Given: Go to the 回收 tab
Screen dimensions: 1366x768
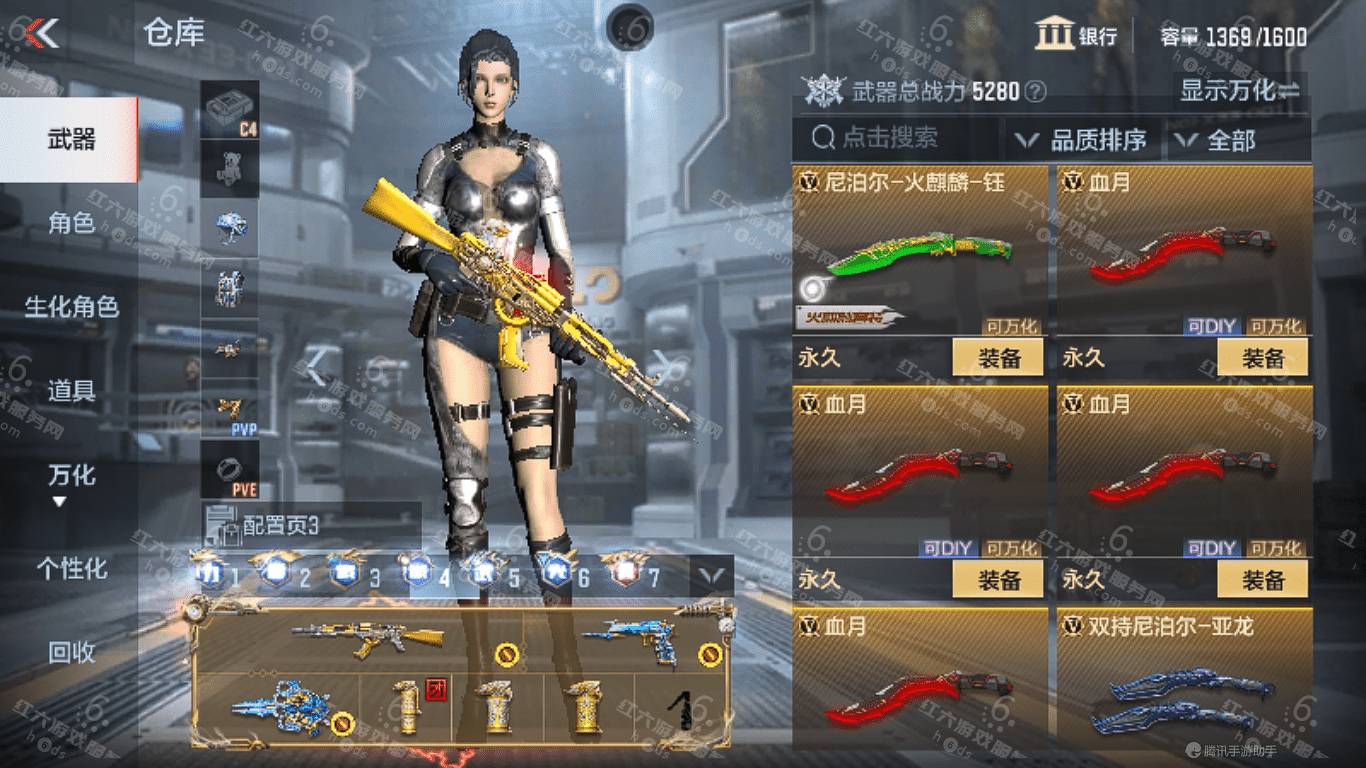Looking at the screenshot, I should pyautogui.click(x=70, y=652).
